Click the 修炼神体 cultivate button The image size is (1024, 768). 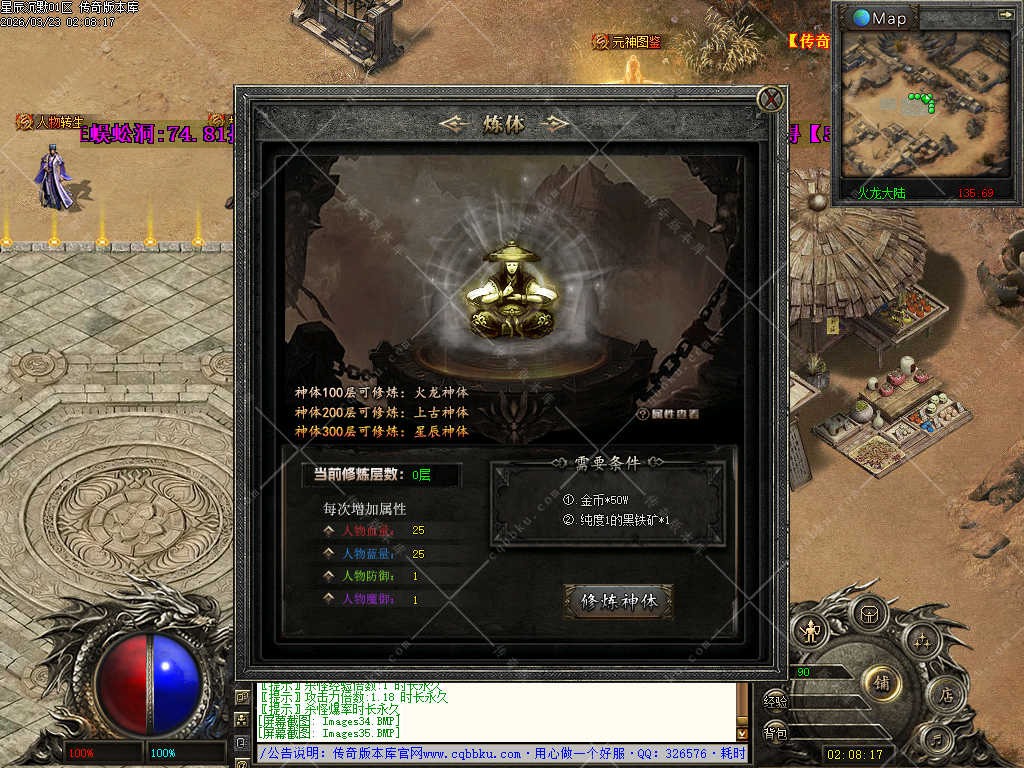click(619, 601)
